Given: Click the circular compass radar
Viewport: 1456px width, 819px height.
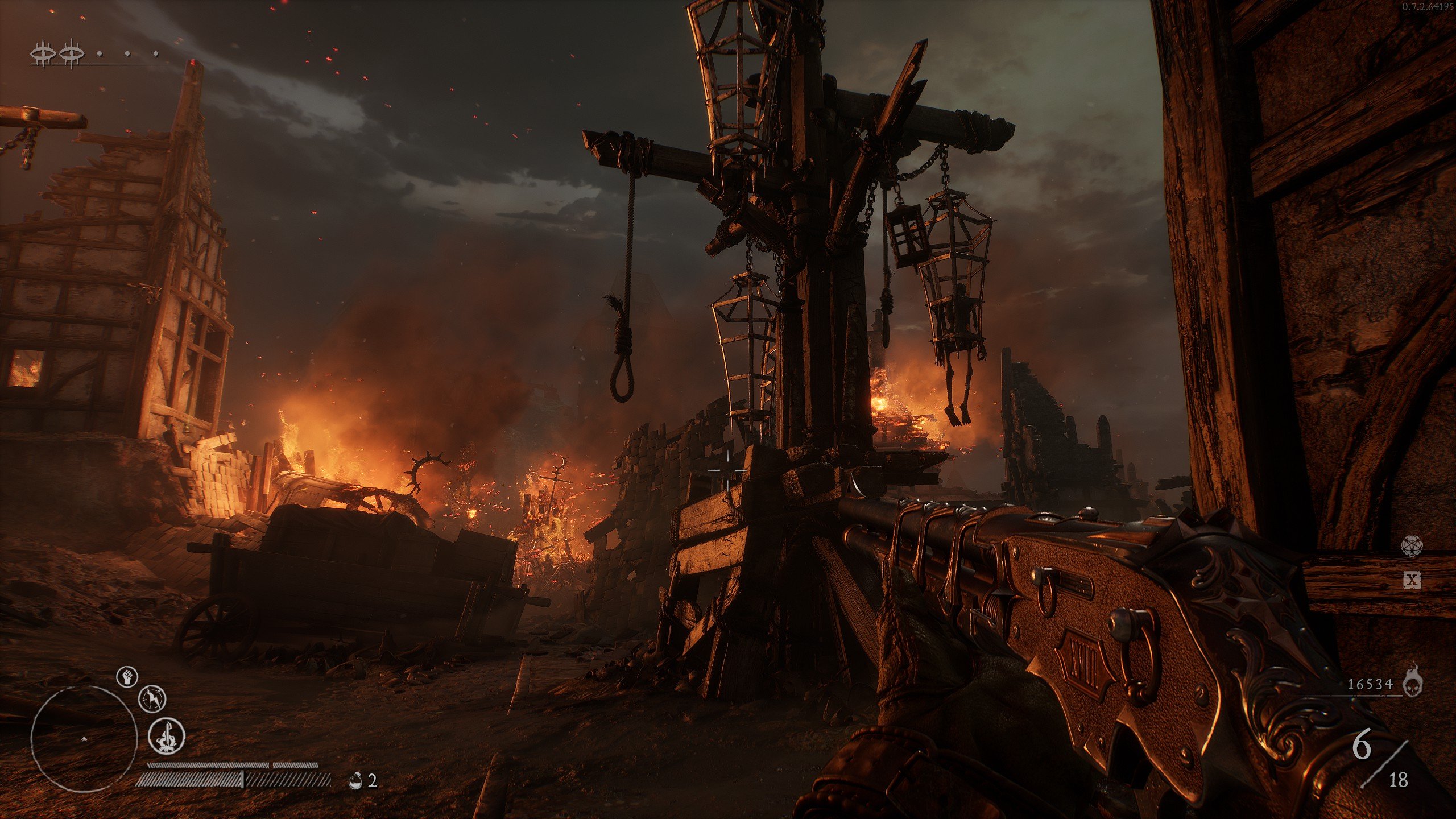Looking at the screenshot, I should coord(84,739).
